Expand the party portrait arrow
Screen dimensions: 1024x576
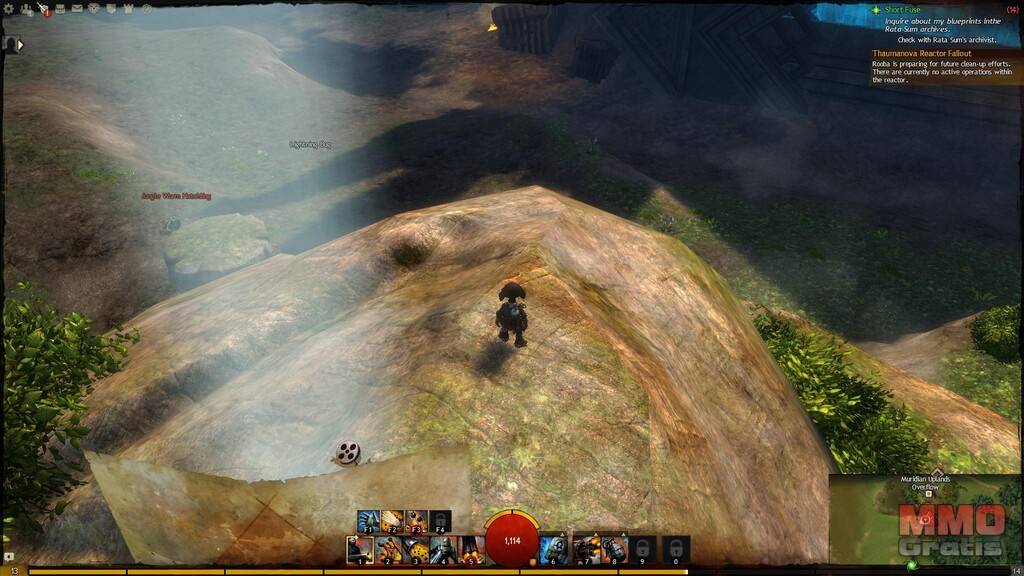20,44
